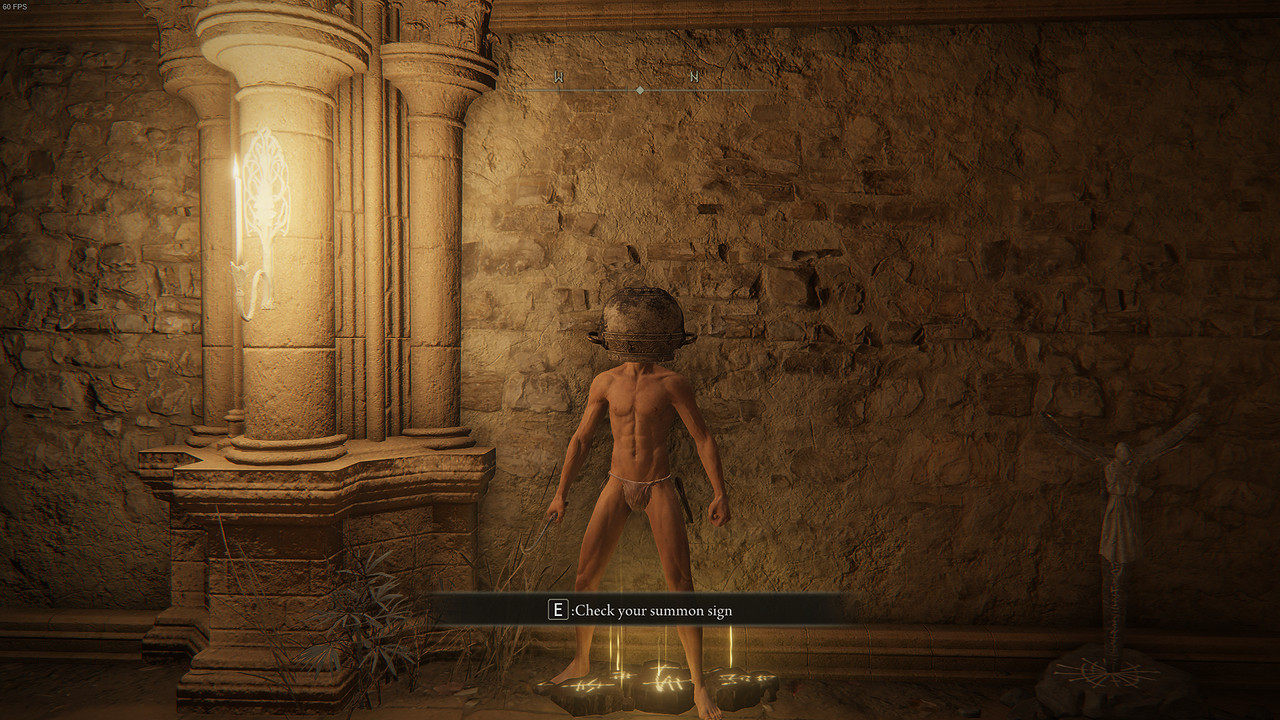This screenshot has height=720, width=1280.
Task: Click the N compass marker
Action: [x=695, y=77]
